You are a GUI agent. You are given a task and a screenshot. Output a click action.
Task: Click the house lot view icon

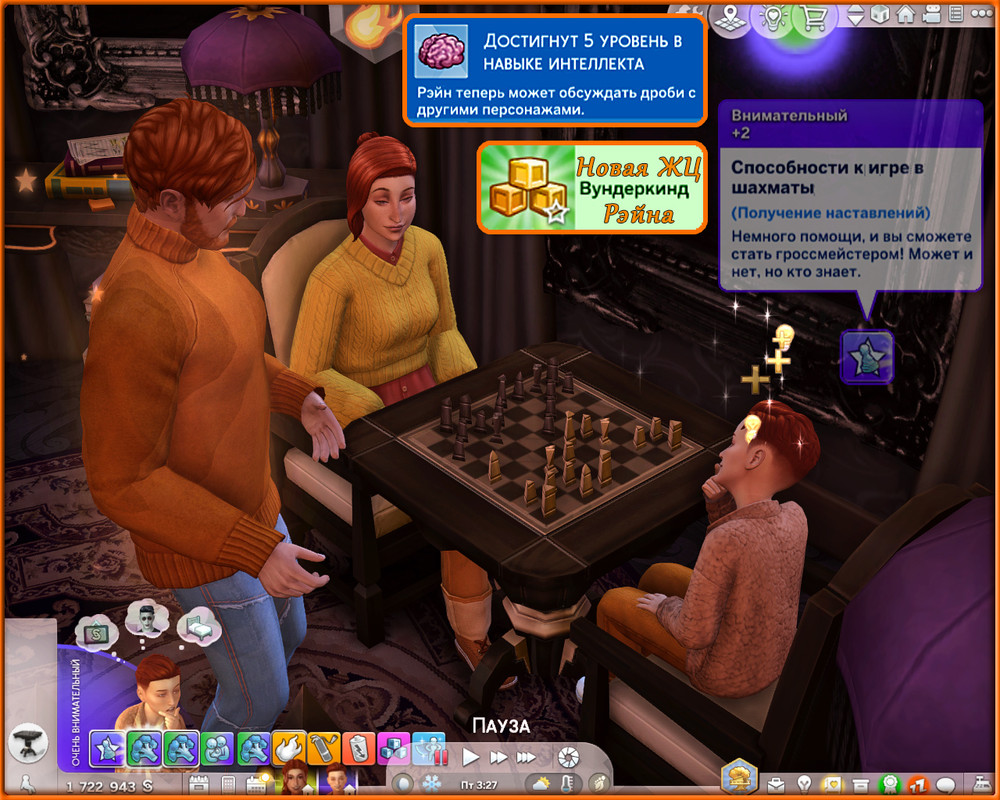(906, 16)
